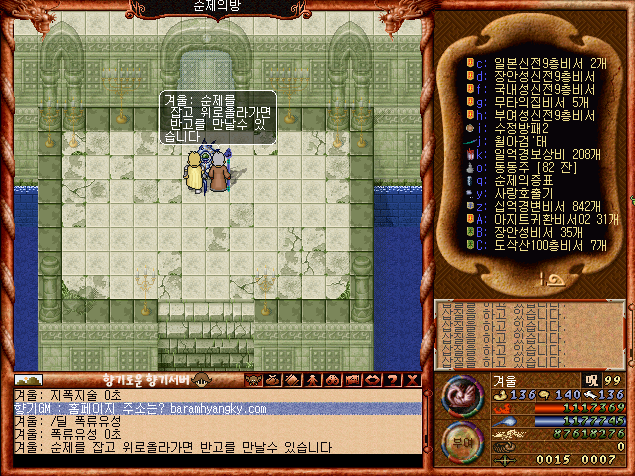Select the 장안성비서 item row

click(x=525, y=232)
